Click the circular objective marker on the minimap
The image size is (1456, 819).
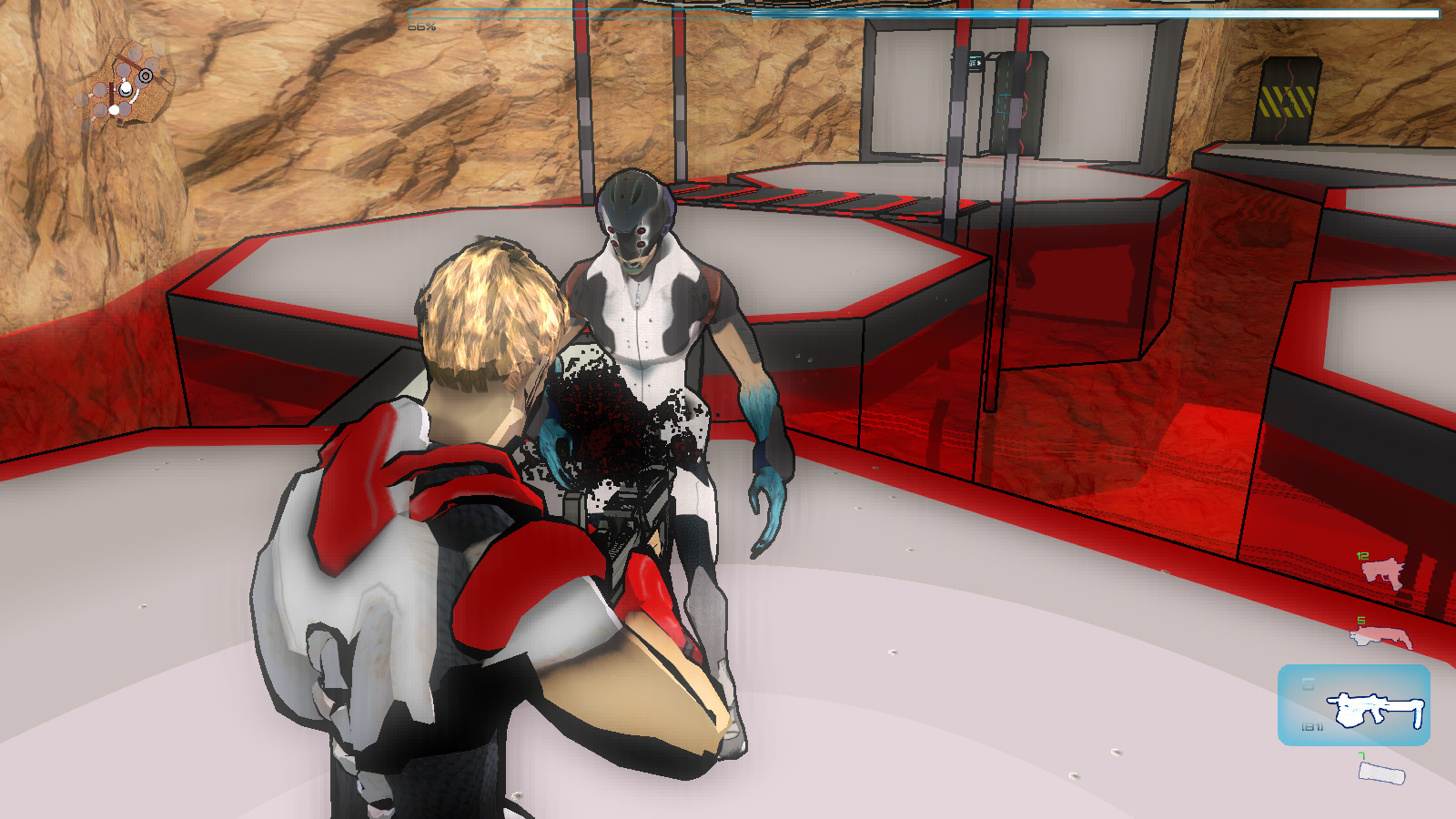(x=145, y=76)
